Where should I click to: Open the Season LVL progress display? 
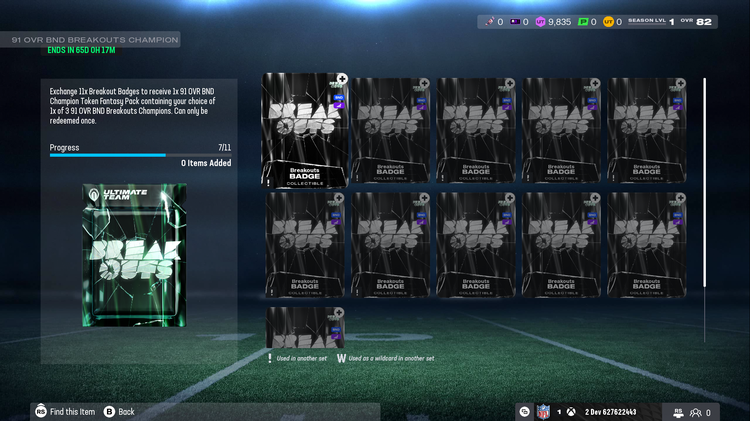[x=658, y=21]
